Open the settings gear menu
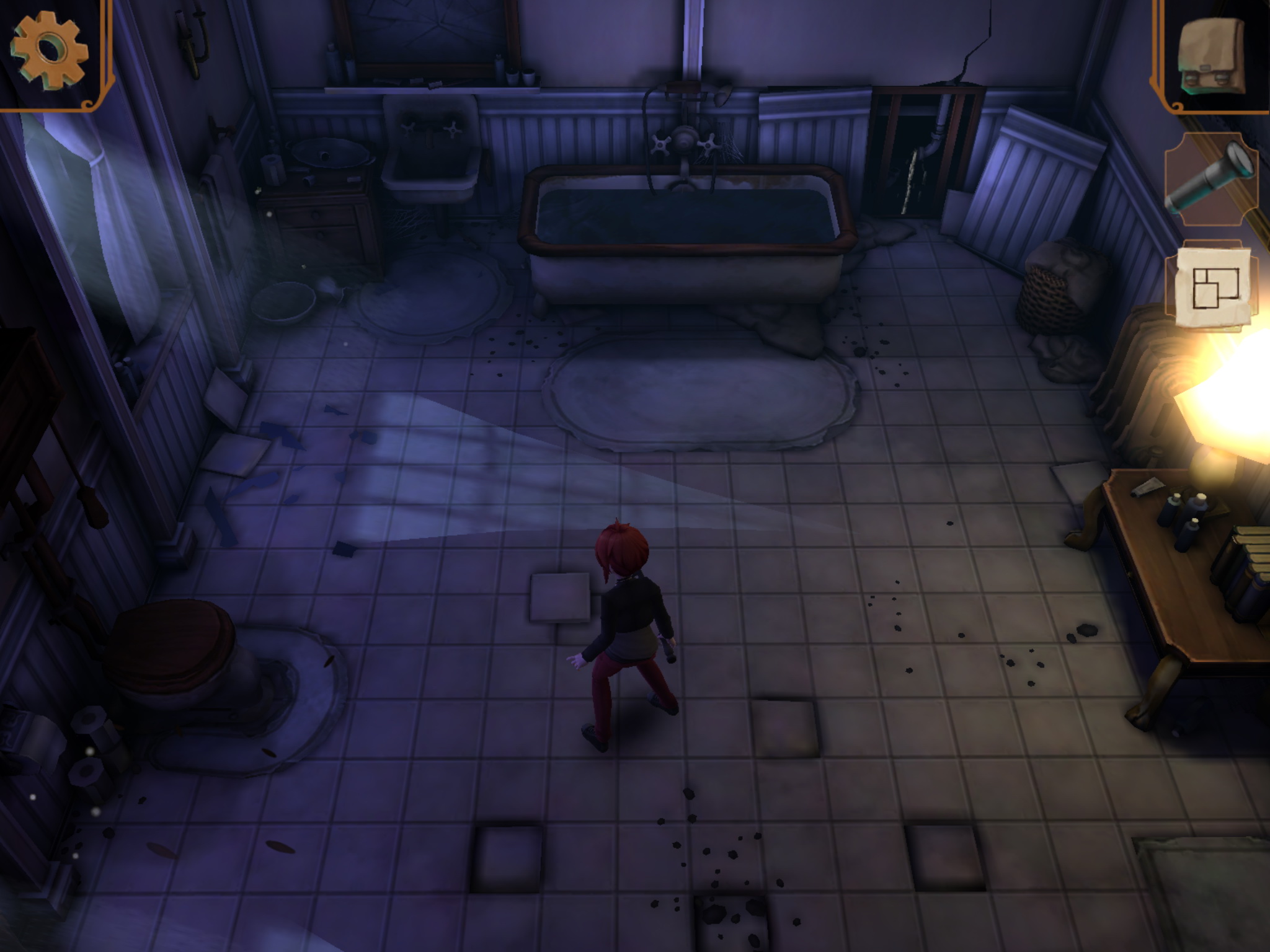This screenshot has height=952, width=1270. point(49,53)
